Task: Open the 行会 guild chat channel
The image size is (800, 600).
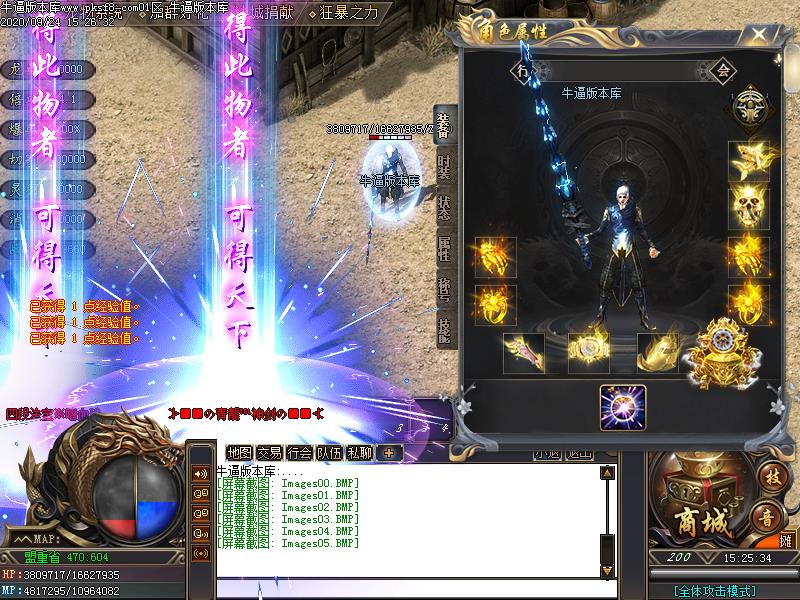Action: (299, 452)
